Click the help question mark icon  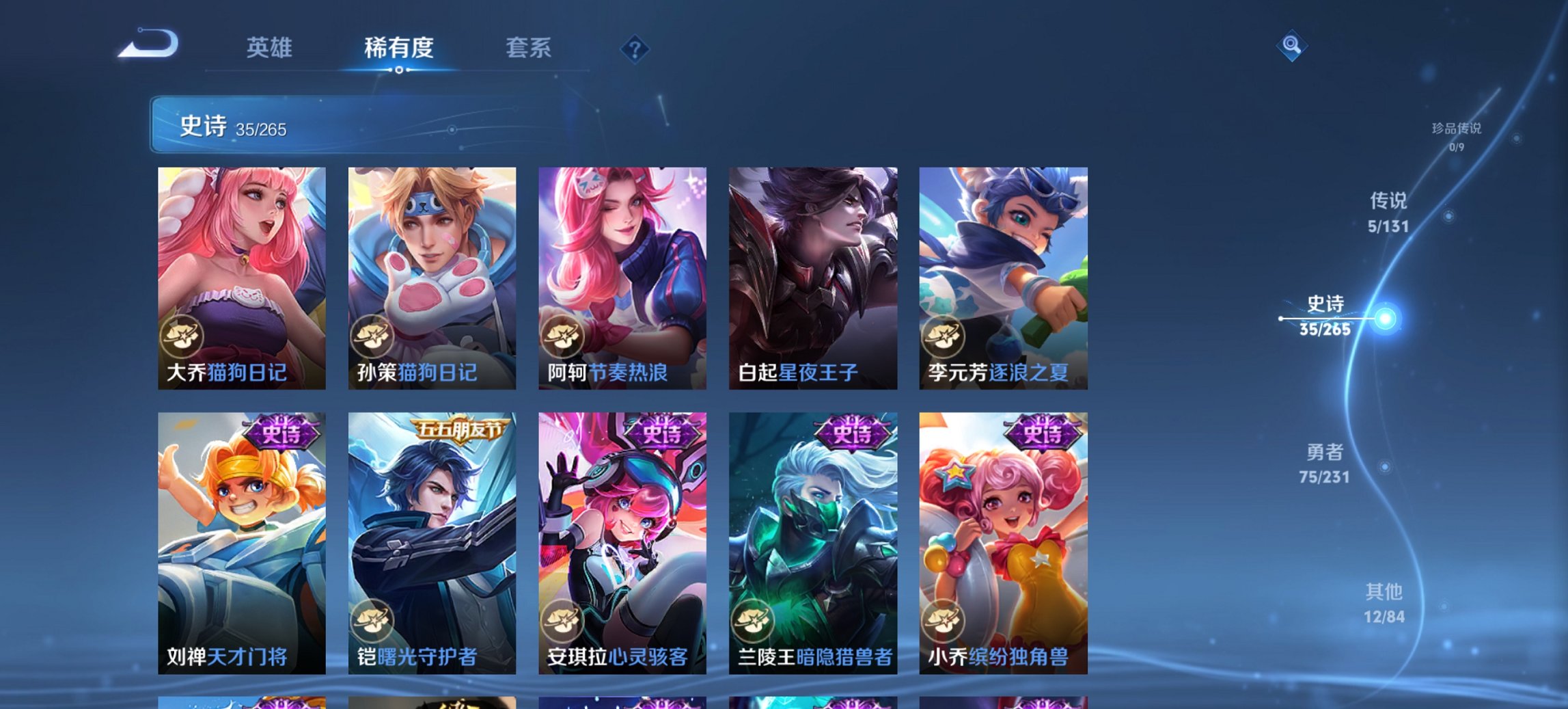635,48
